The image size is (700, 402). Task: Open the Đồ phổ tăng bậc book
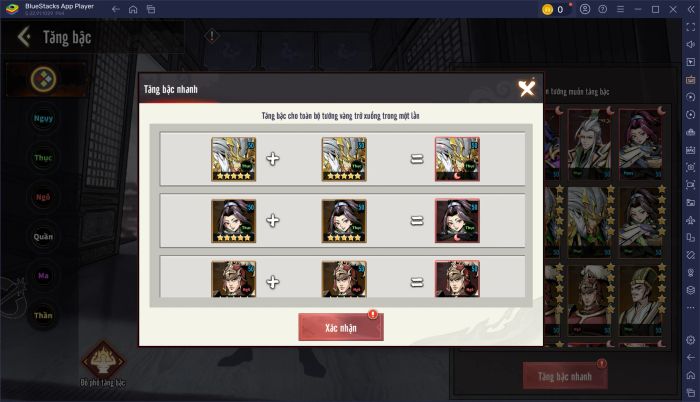(103, 361)
